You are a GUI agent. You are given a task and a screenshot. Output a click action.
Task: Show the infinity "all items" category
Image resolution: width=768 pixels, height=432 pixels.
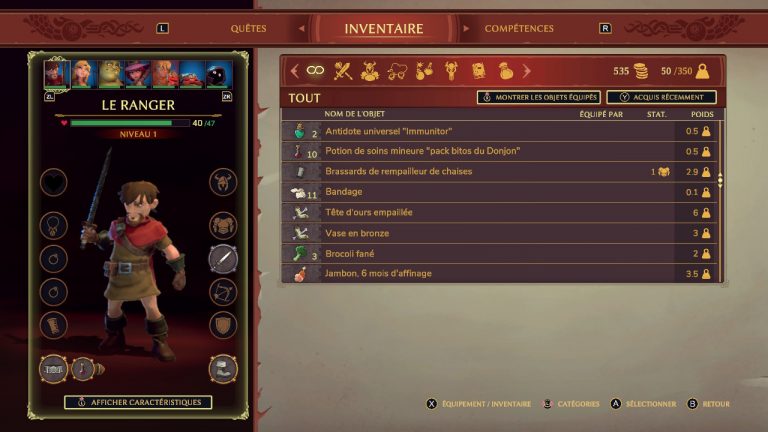[x=315, y=71]
